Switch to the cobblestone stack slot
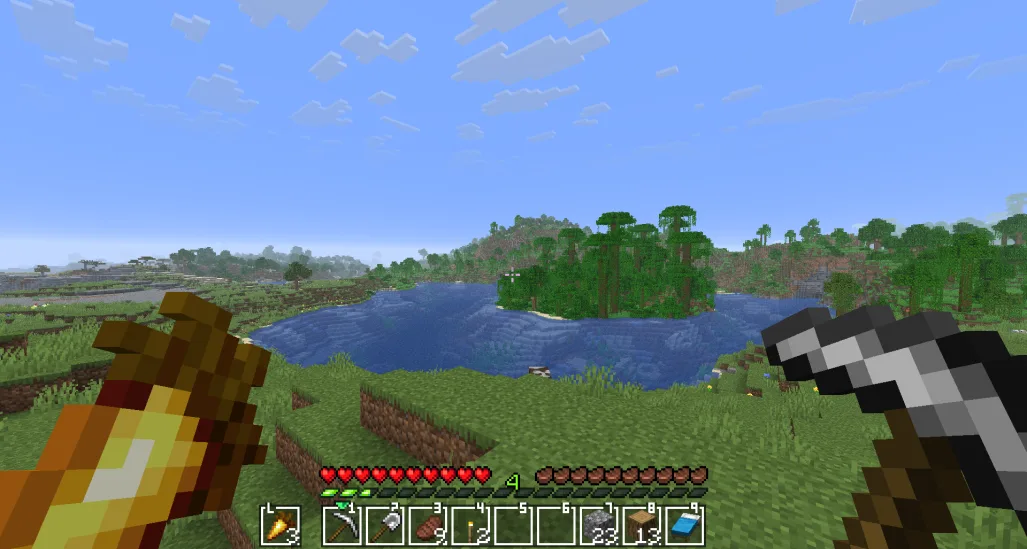 click(x=599, y=525)
